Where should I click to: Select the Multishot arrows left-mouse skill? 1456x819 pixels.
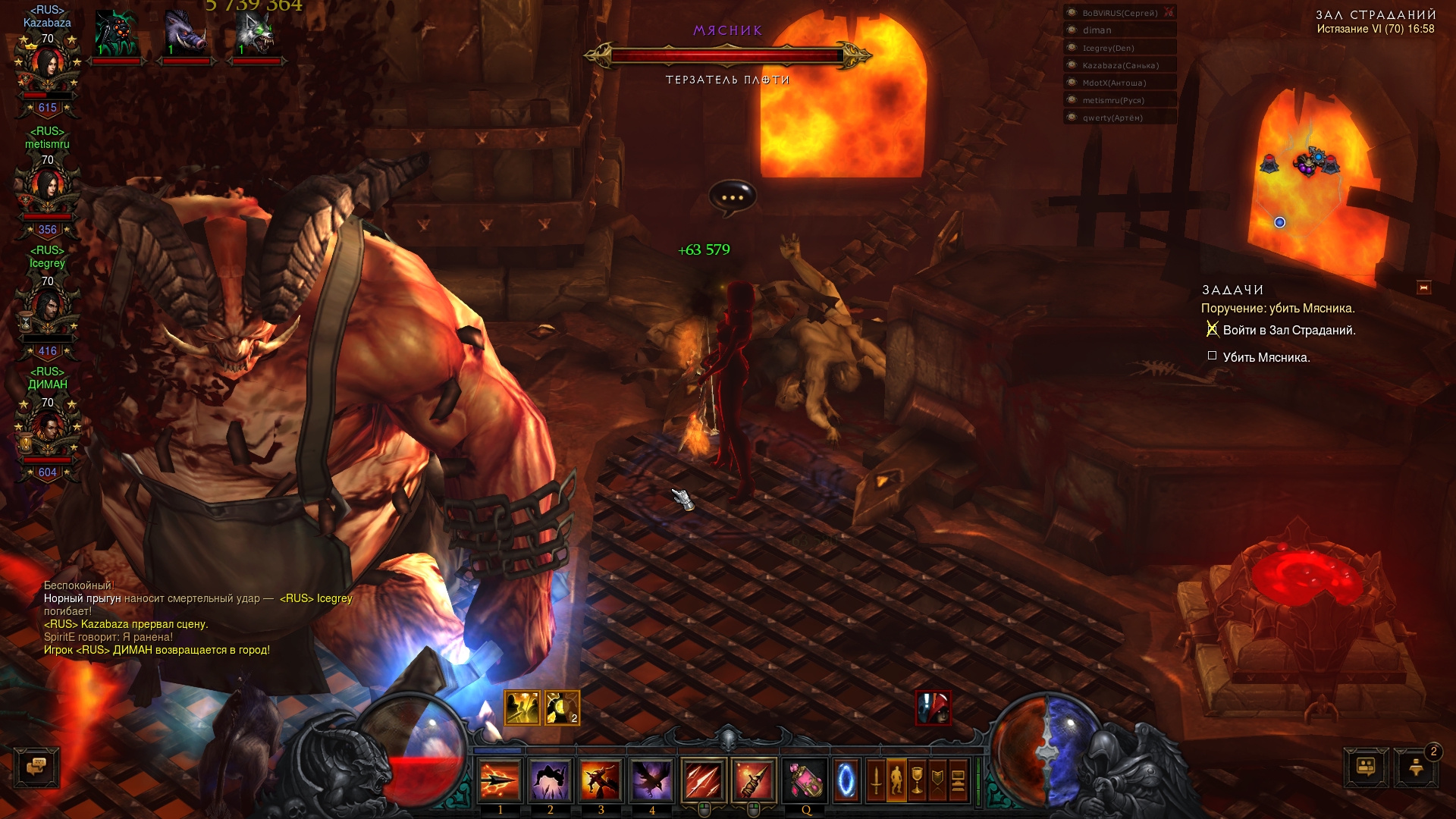click(704, 780)
